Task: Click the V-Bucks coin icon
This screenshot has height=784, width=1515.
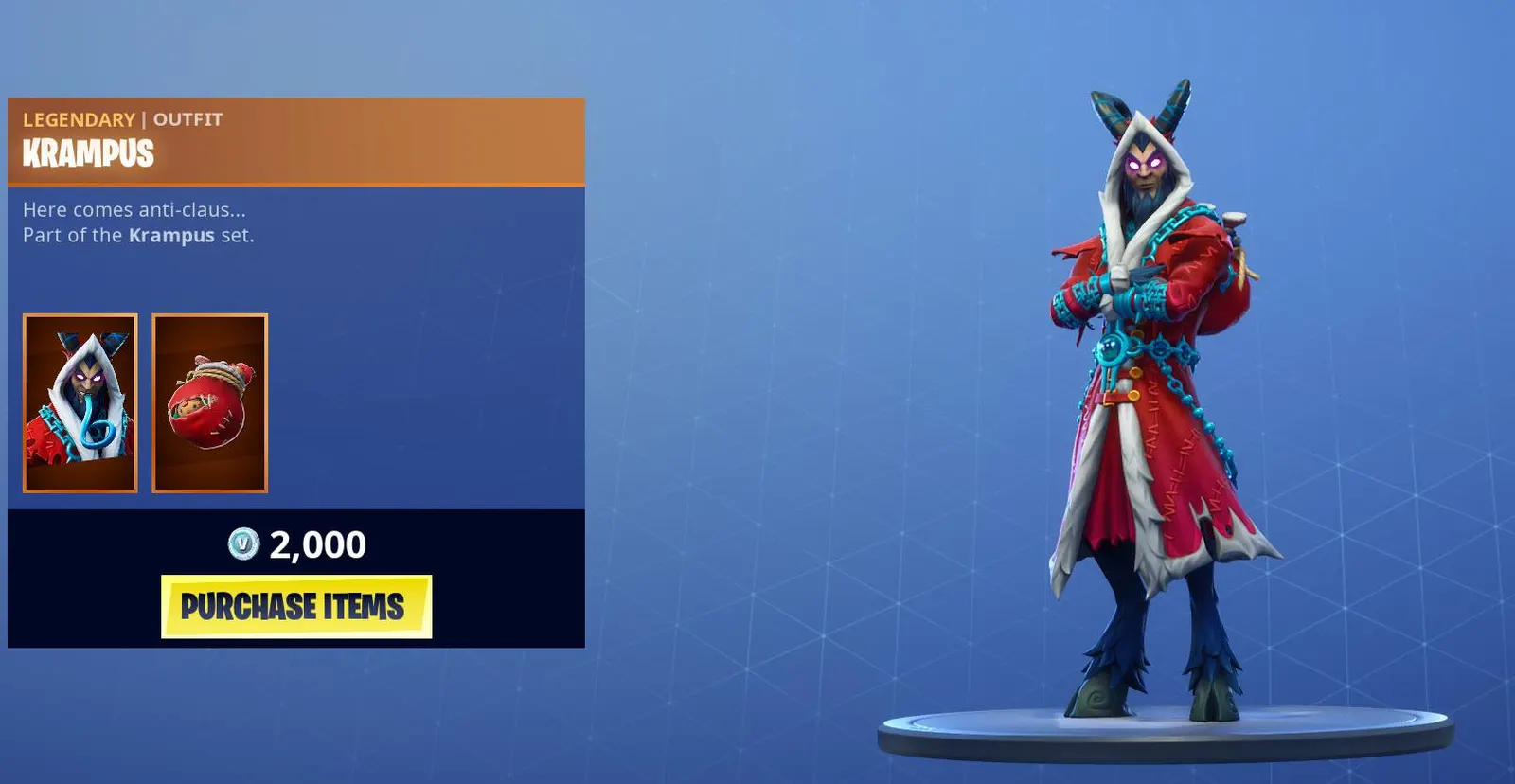Action: pyautogui.click(x=241, y=544)
